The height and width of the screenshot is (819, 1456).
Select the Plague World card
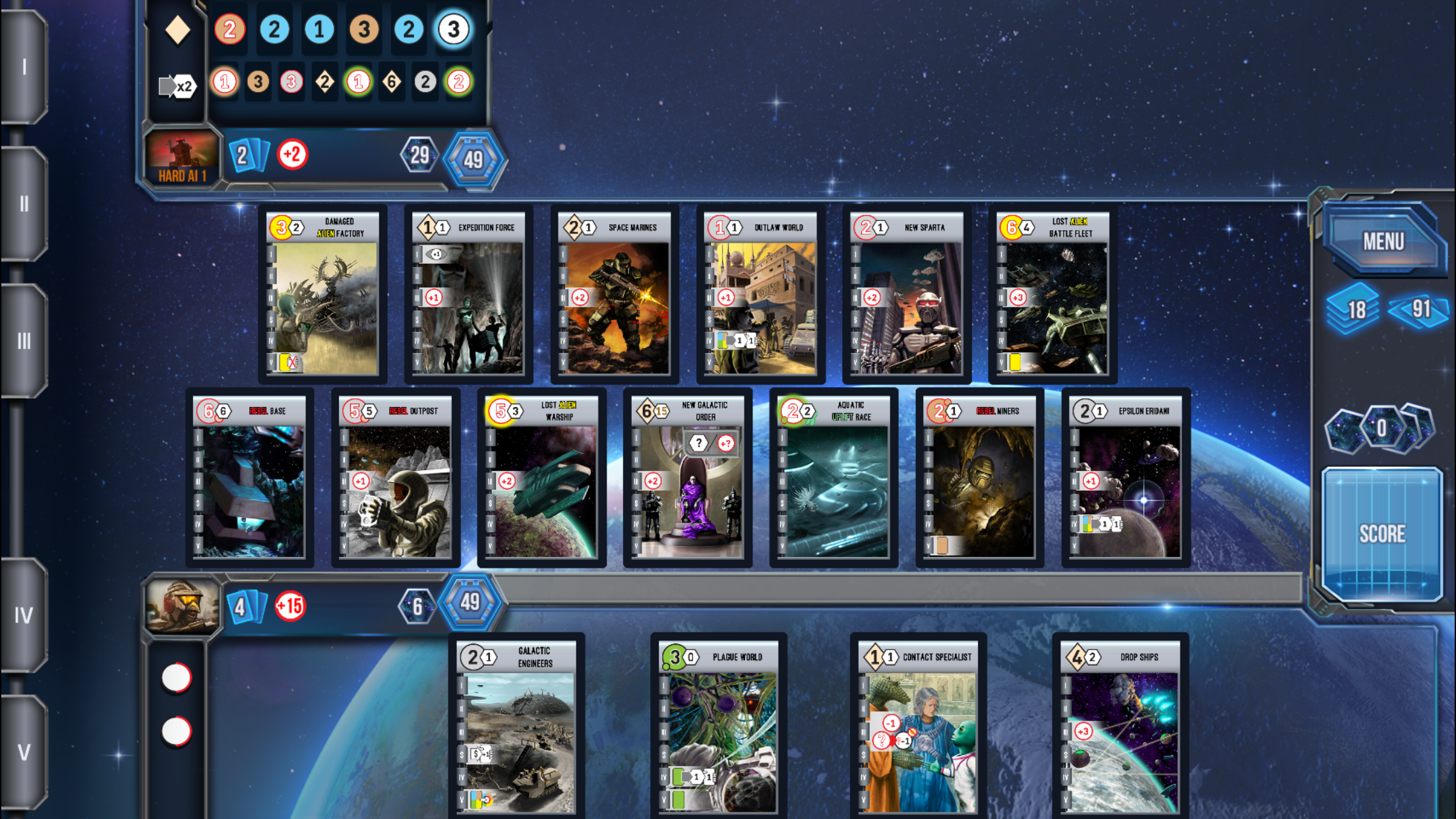point(719,727)
